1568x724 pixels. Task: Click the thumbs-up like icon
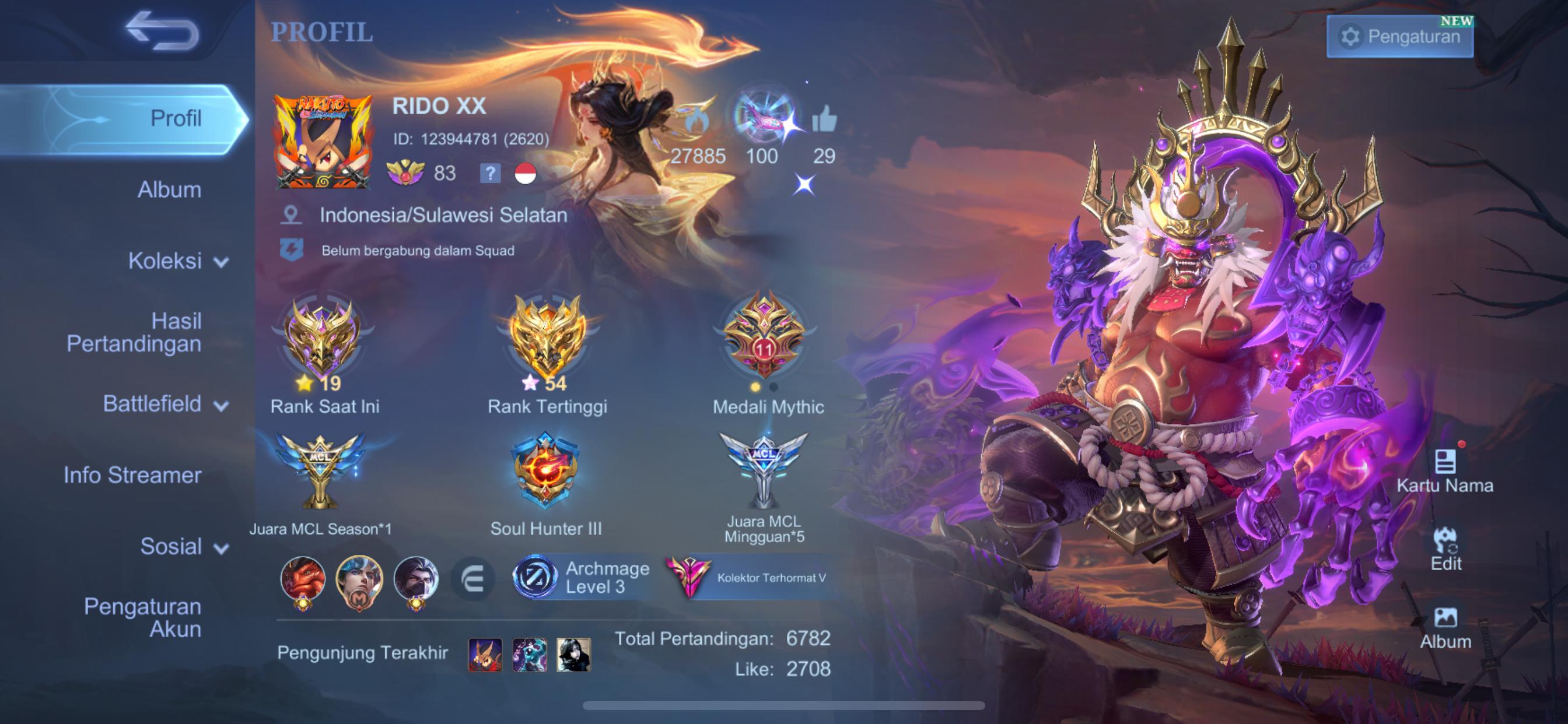[824, 120]
